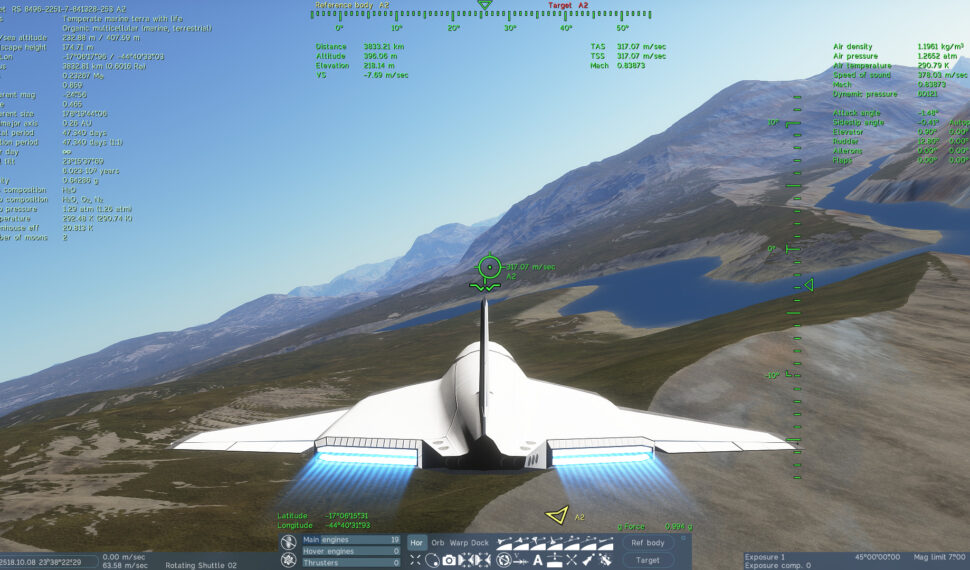Adjust the Thrusters throttle bar

(x=351, y=563)
